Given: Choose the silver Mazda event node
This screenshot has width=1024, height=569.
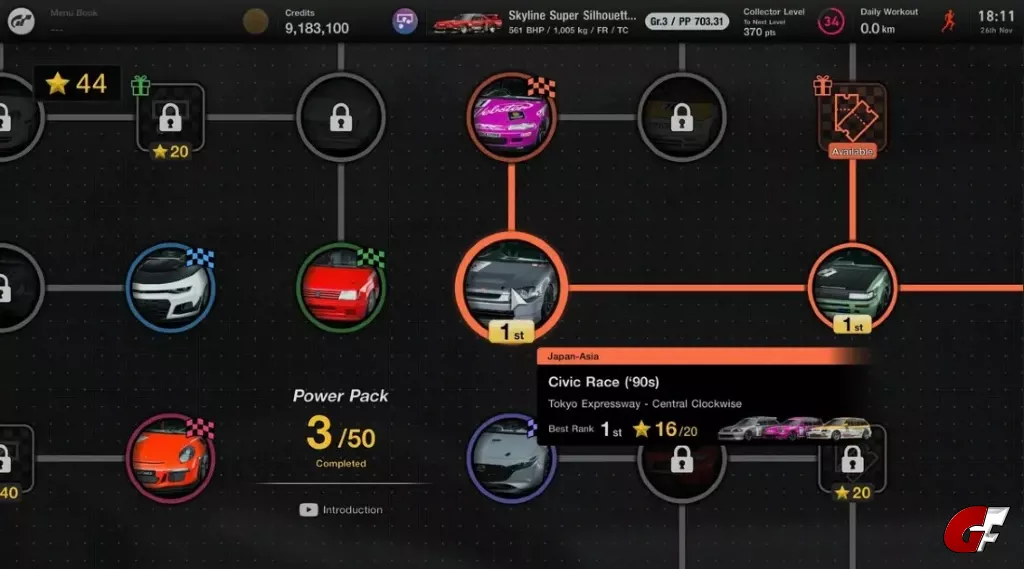Looking at the screenshot, I should coord(511,459).
